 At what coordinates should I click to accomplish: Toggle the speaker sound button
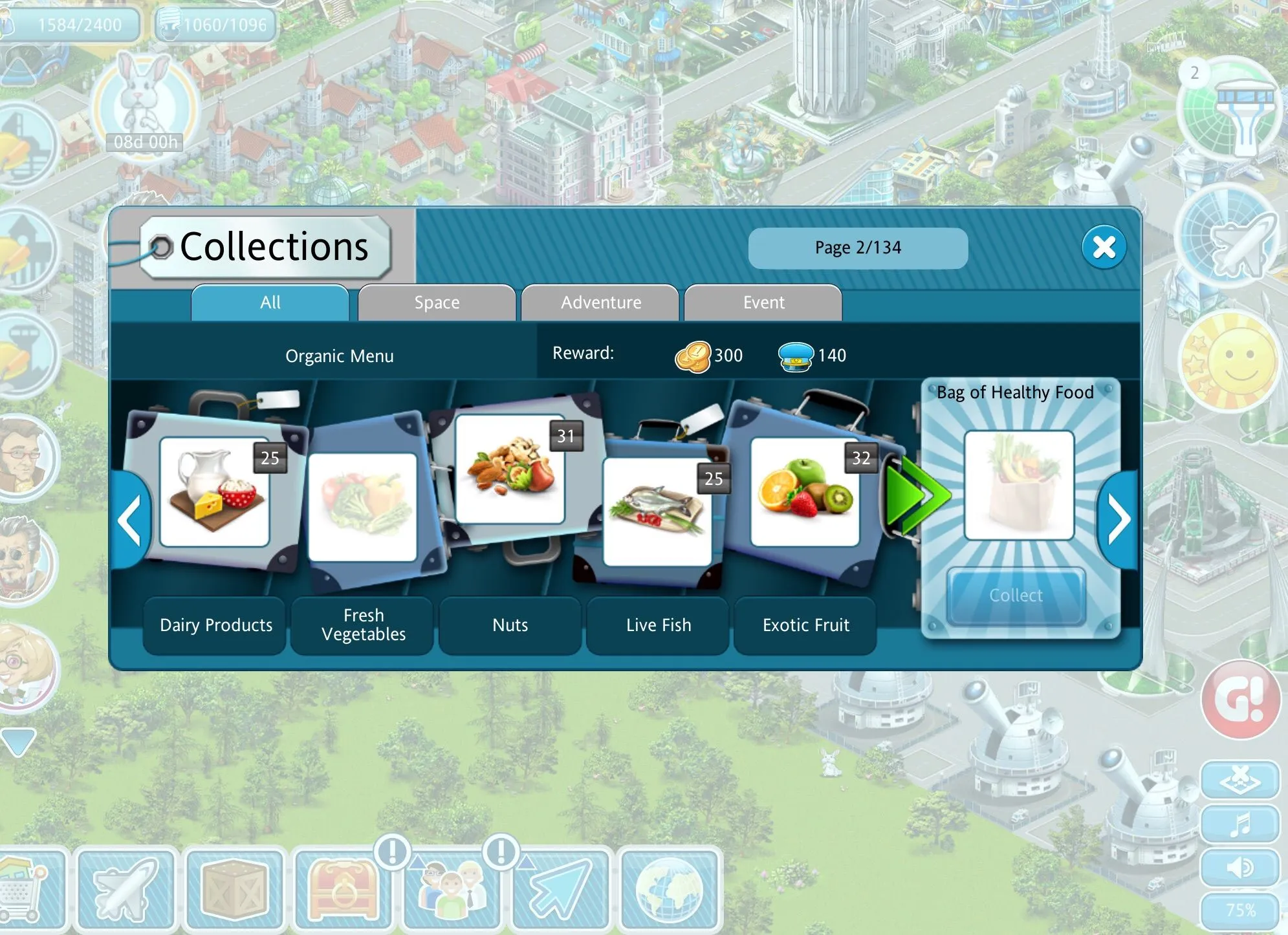[x=1240, y=868]
